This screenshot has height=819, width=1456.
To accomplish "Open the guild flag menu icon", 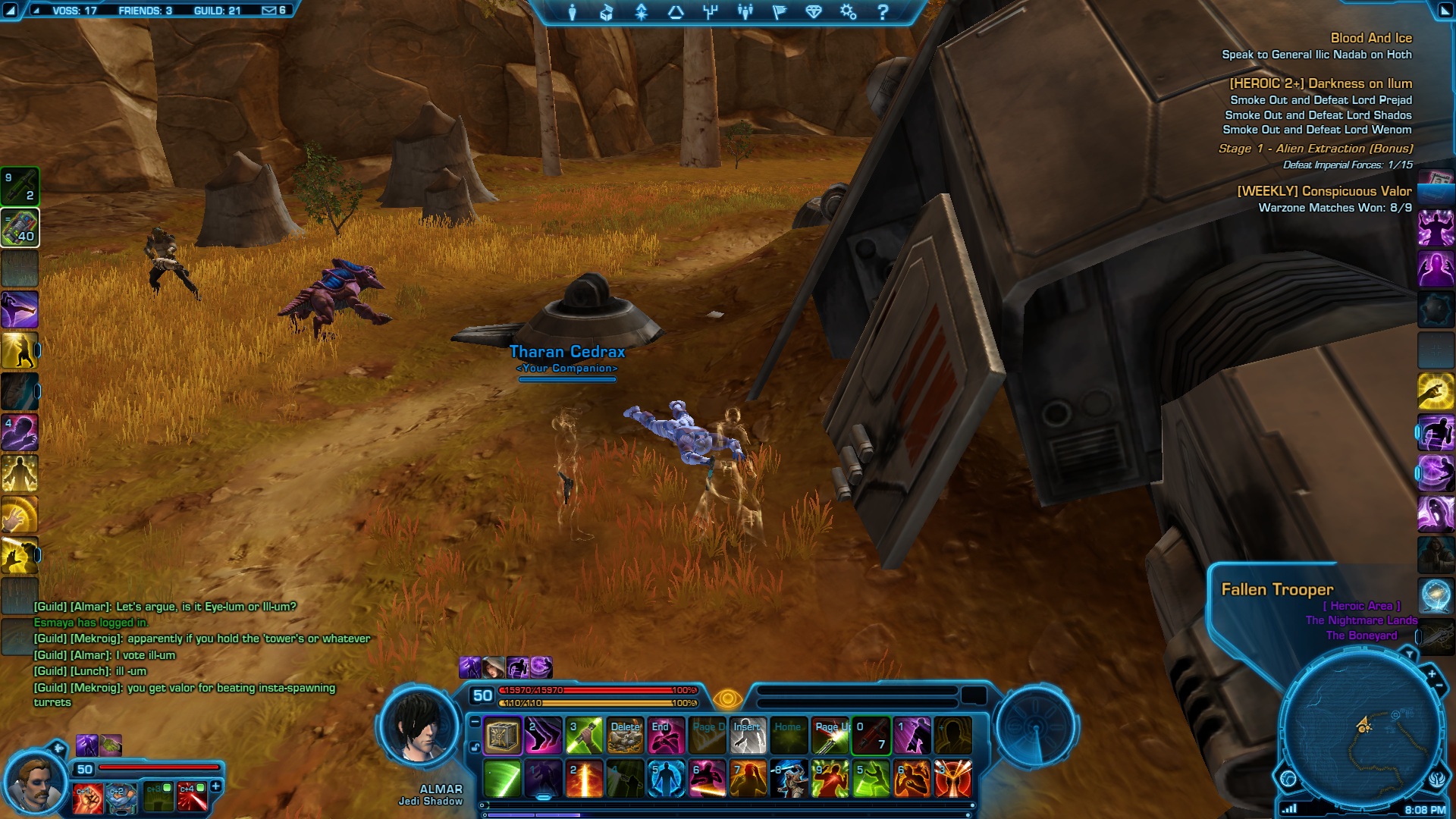I will (x=780, y=12).
